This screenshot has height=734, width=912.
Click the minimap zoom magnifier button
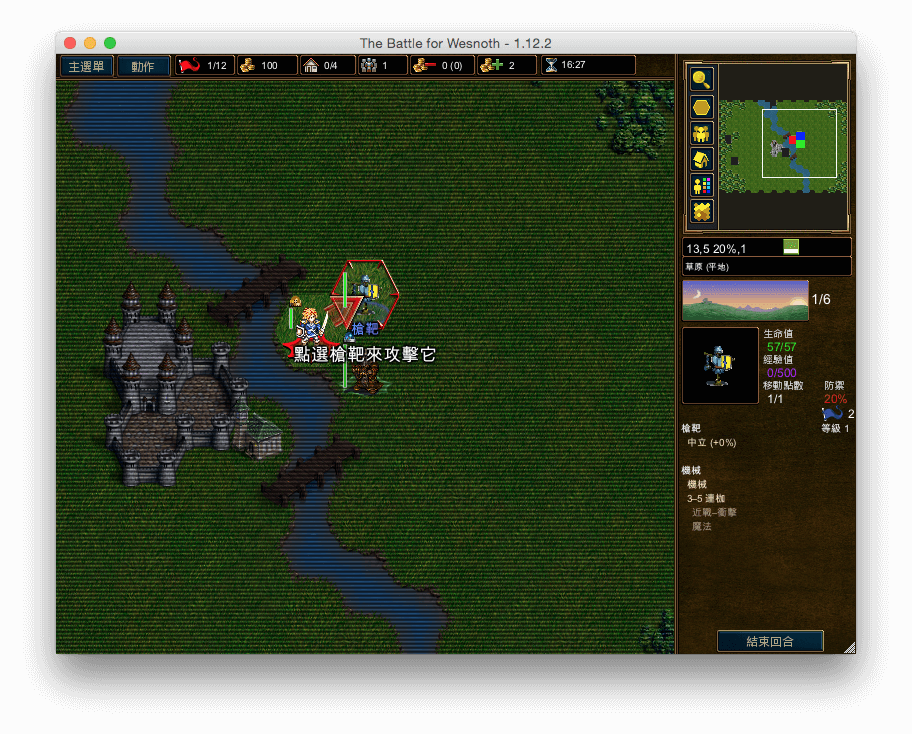702,80
